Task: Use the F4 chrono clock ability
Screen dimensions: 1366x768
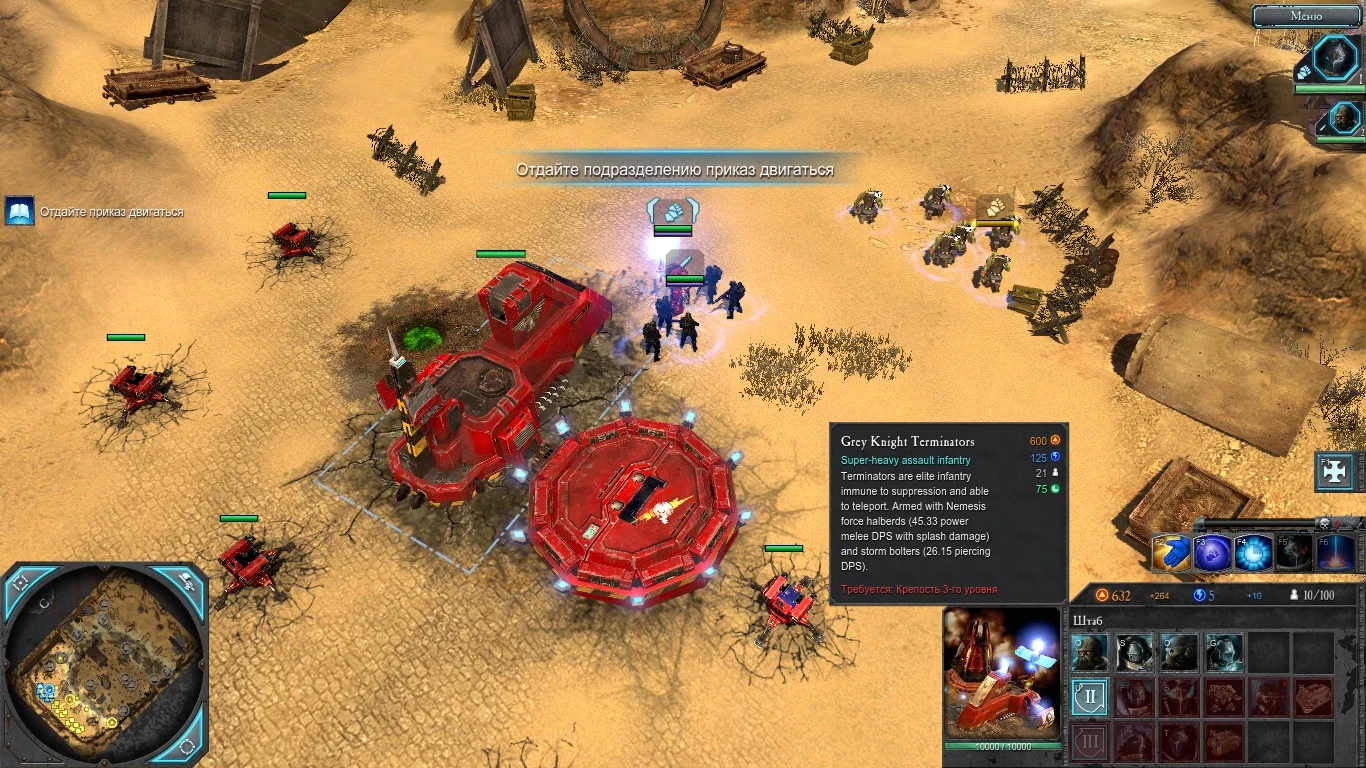Action: [x=1250, y=553]
